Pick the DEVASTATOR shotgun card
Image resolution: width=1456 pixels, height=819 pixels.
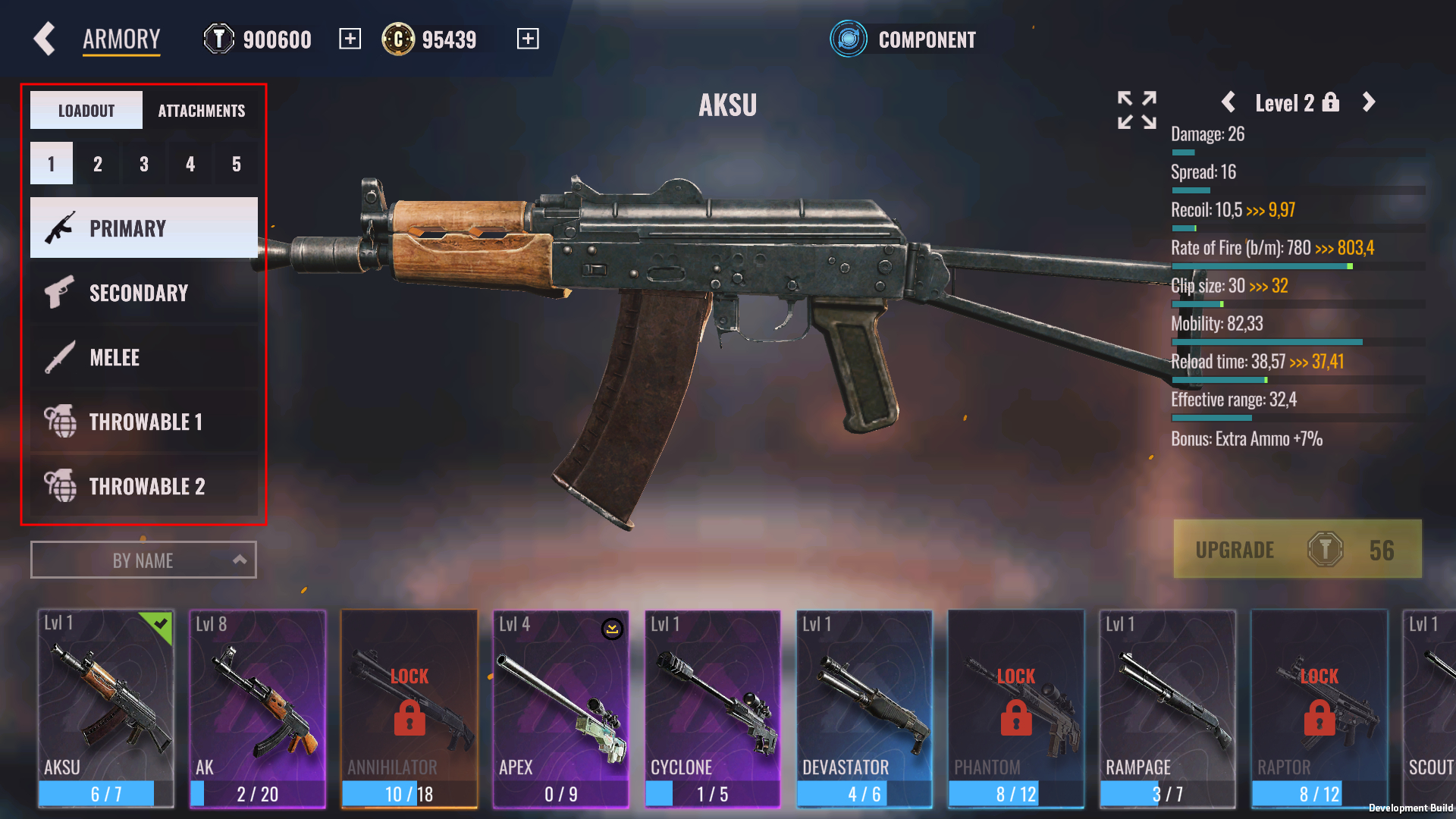[x=864, y=708]
